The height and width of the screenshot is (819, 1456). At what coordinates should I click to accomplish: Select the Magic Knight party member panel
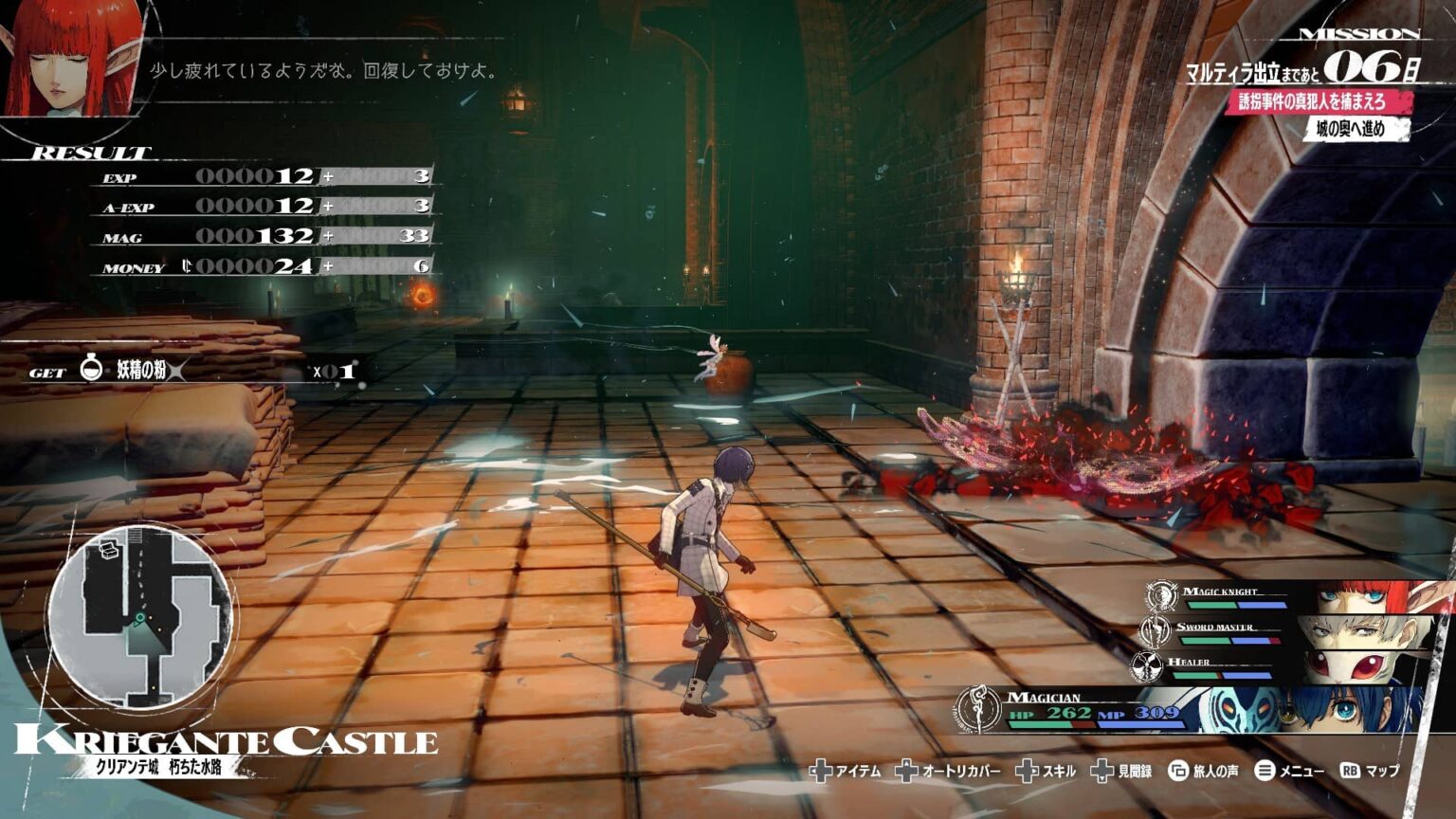(x=1297, y=598)
